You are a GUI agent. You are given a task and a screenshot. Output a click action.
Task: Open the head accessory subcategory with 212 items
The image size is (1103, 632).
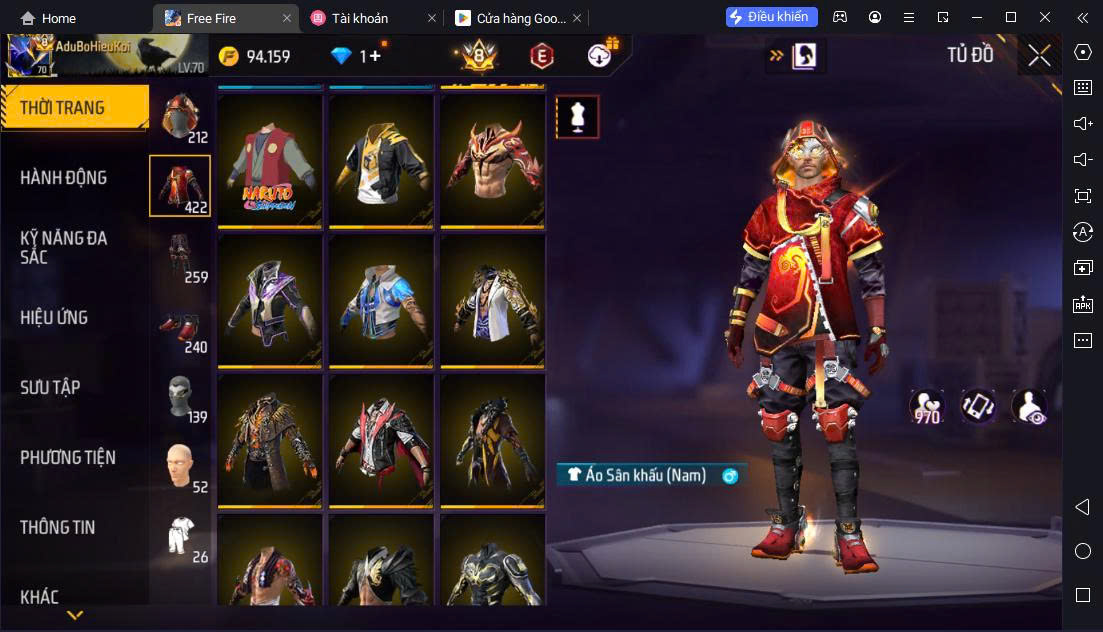(x=180, y=118)
